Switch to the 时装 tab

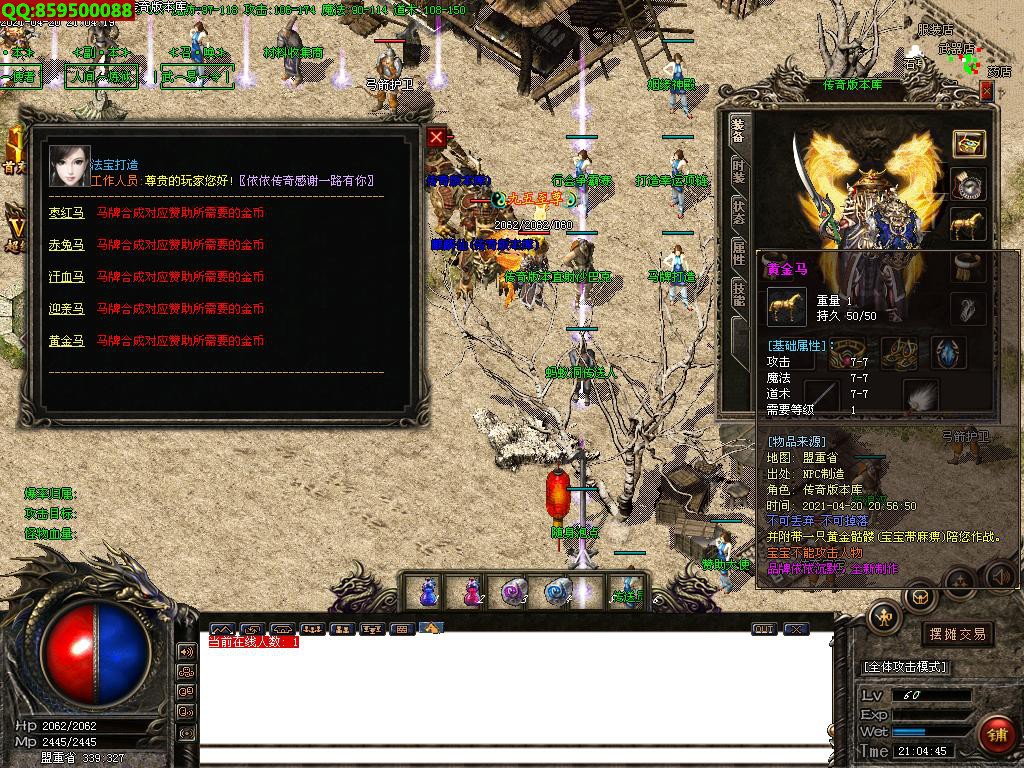(x=739, y=172)
